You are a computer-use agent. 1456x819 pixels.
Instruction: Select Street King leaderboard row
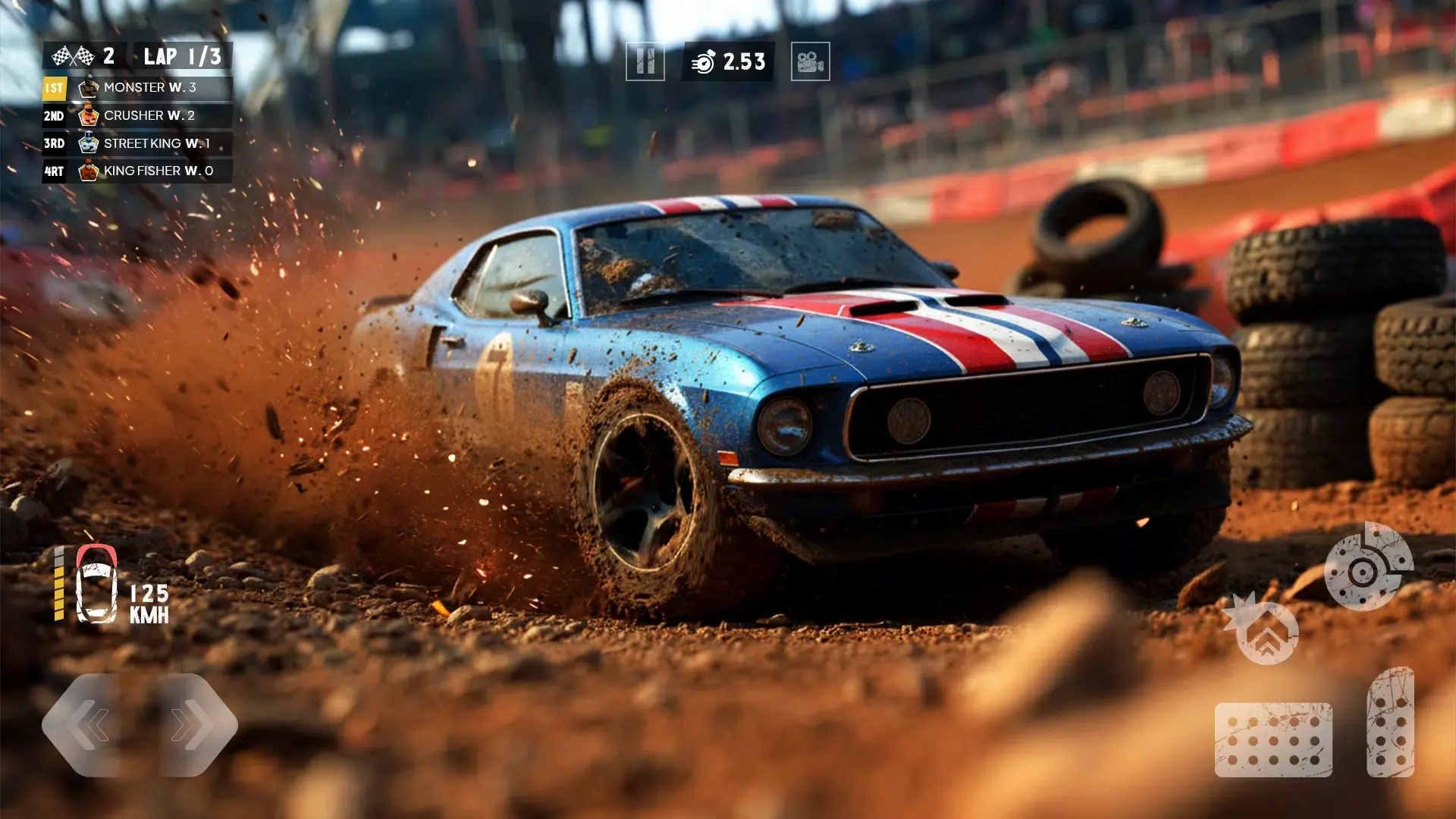coord(137,143)
